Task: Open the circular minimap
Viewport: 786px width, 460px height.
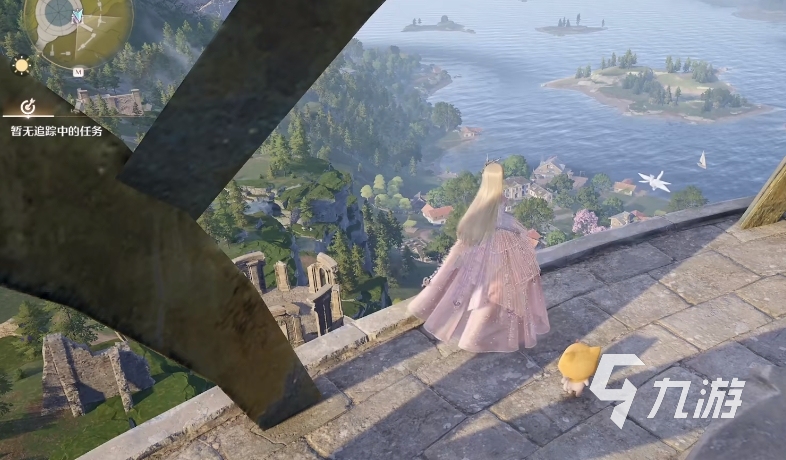Action: pos(78,26)
